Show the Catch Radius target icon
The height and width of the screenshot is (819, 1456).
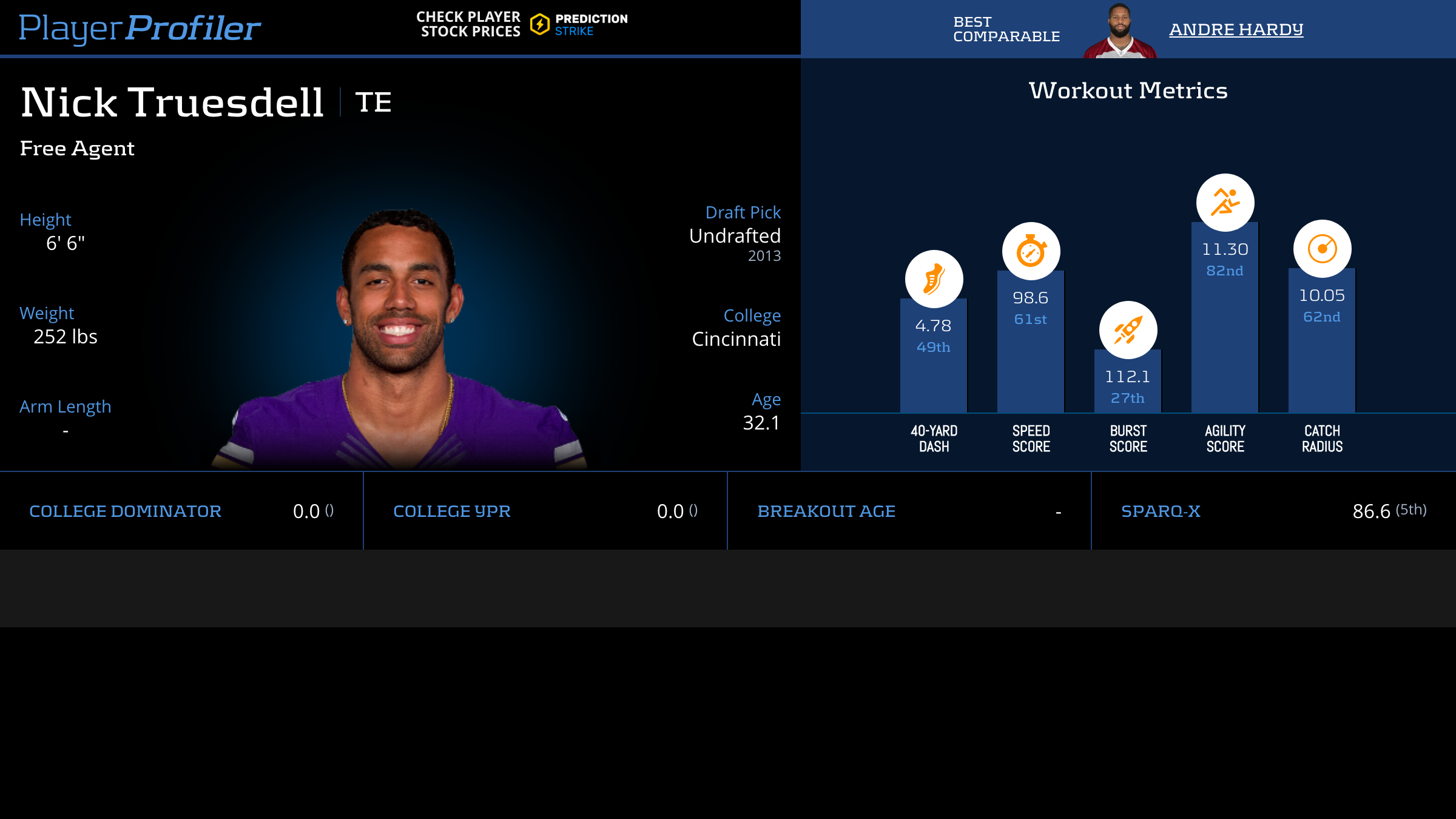1322,249
